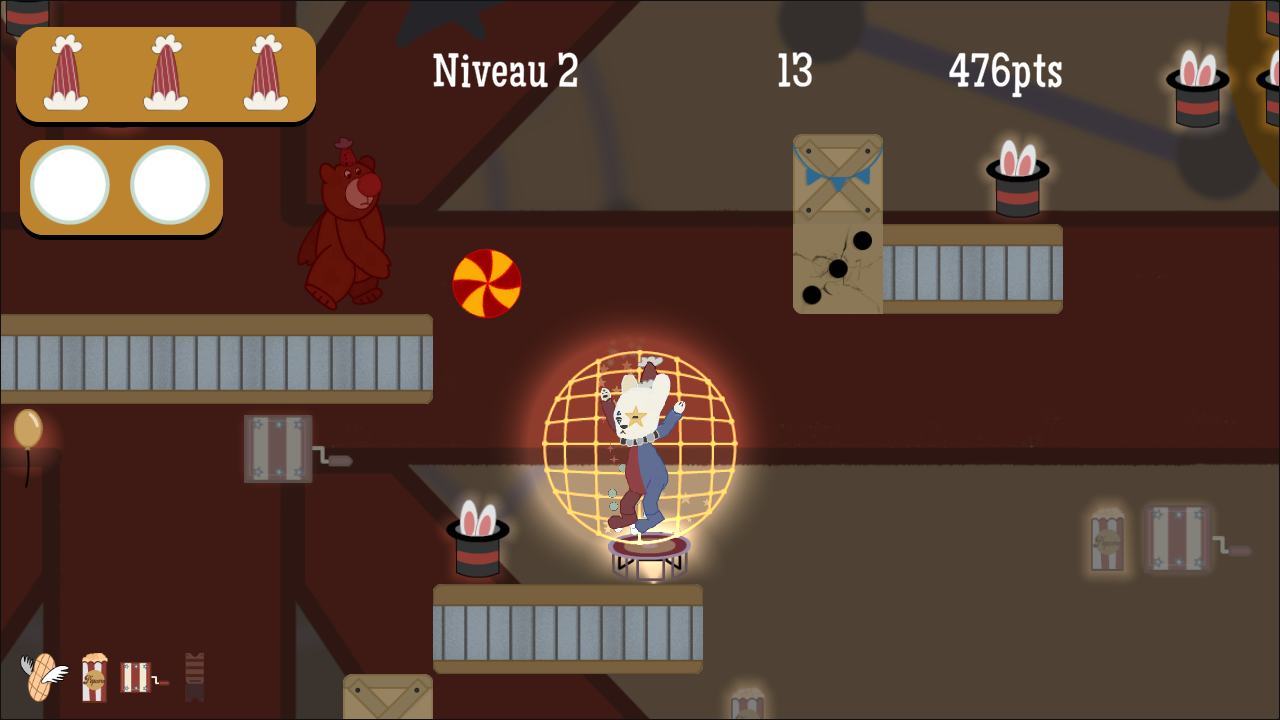Viewport: 1280px width, 720px height.
Task: Click the first striped clown hat life icon
Action: click(65, 72)
